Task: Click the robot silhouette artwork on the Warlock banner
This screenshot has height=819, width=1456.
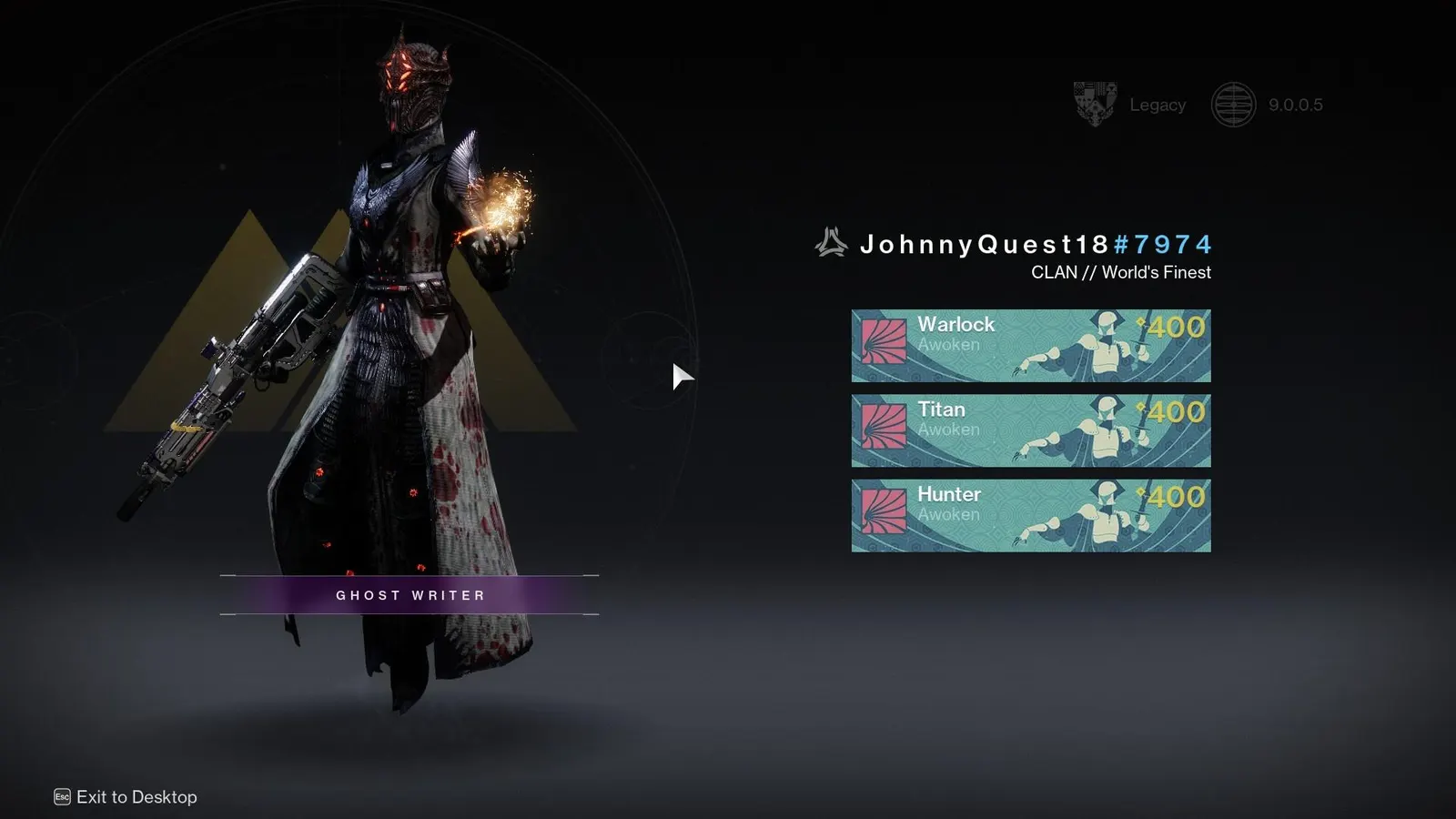Action: pos(1106,346)
